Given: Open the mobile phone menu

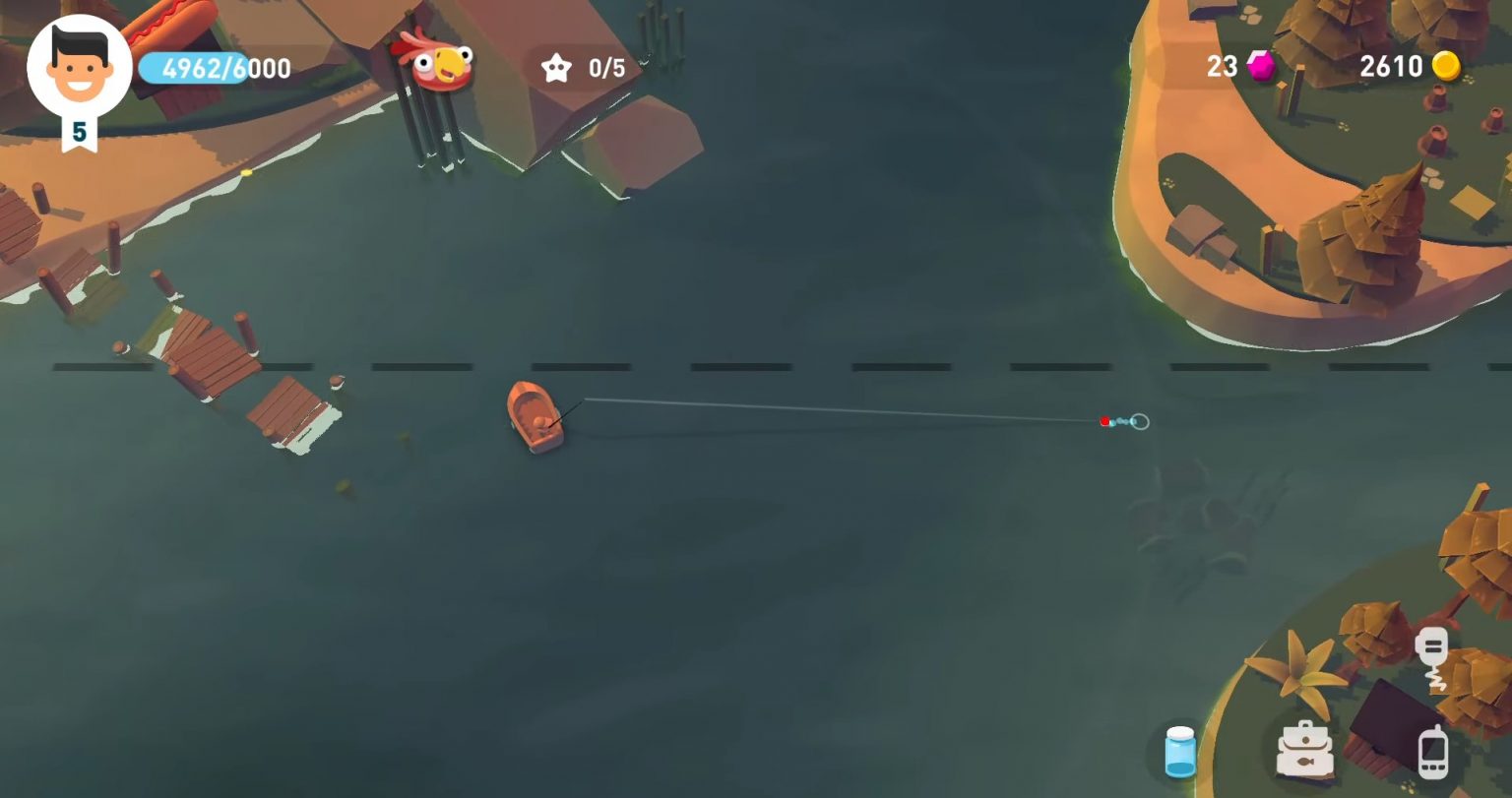Looking at the screenshot, I should point(1433,752).
